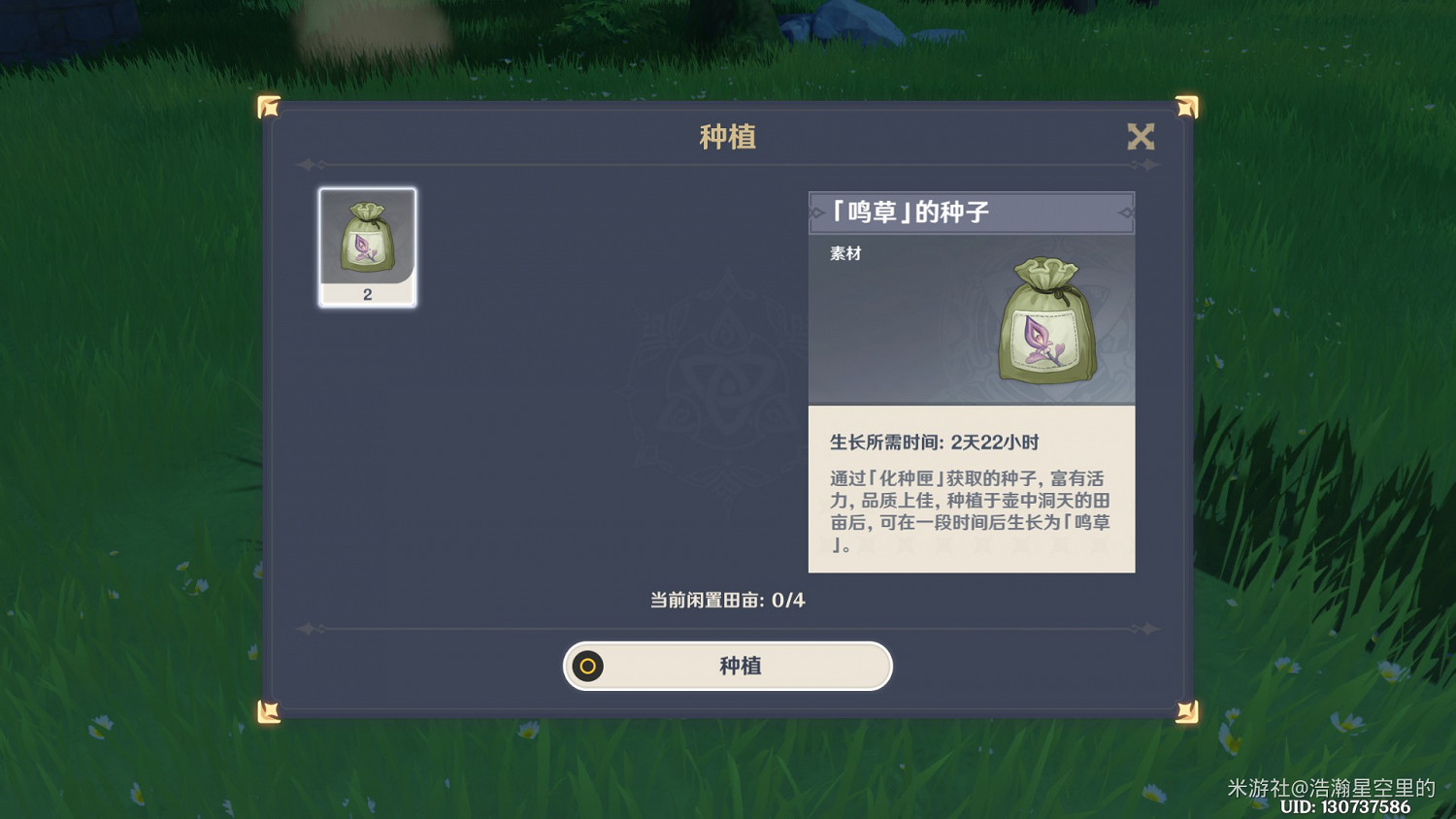This screenshot has height=819, width=1456.
Task: Click the seed description paragraph
Action: [x=971, y=511]
